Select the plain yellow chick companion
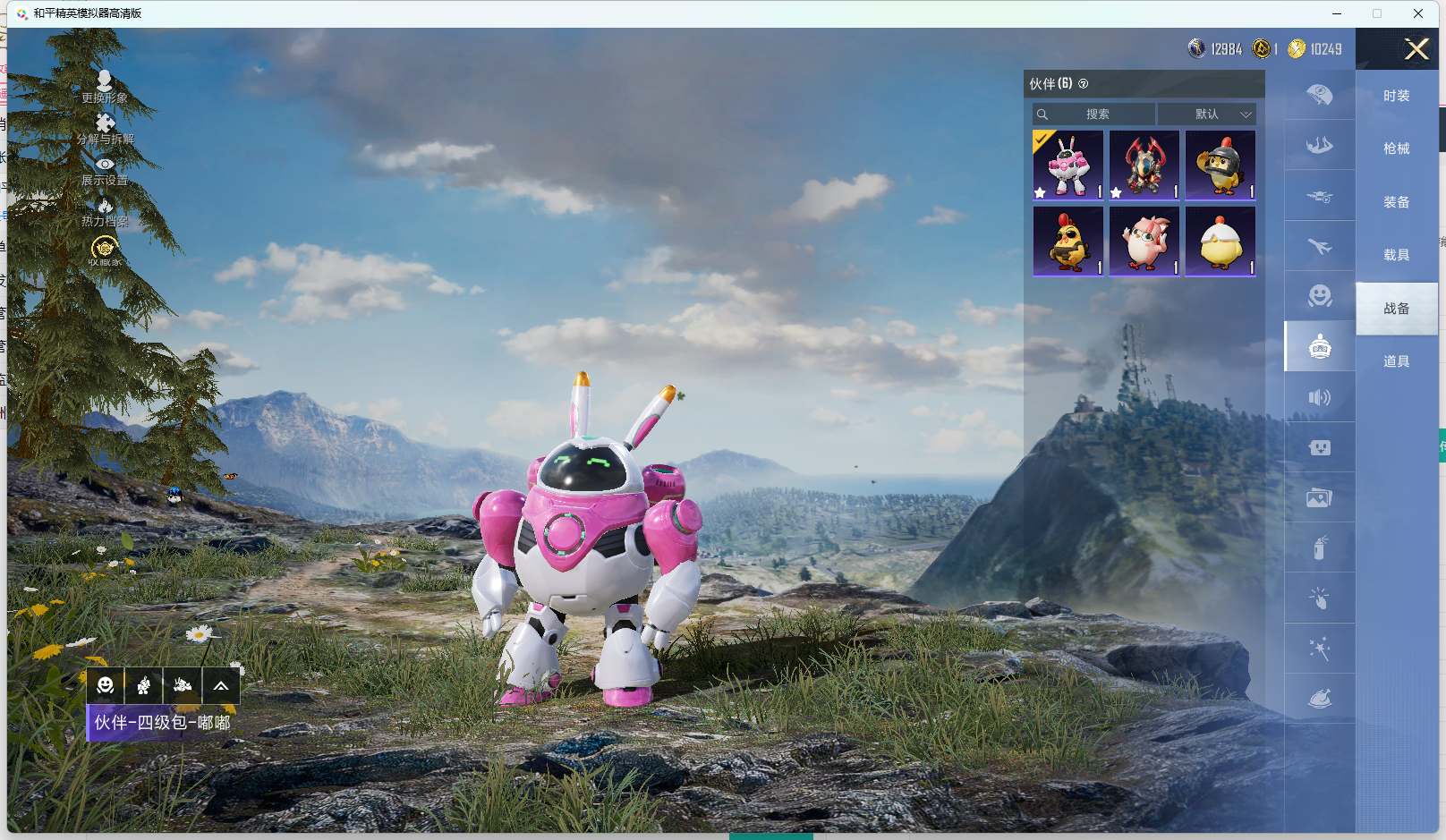This screenshot has height=840, width=1446. (1221, 242)
